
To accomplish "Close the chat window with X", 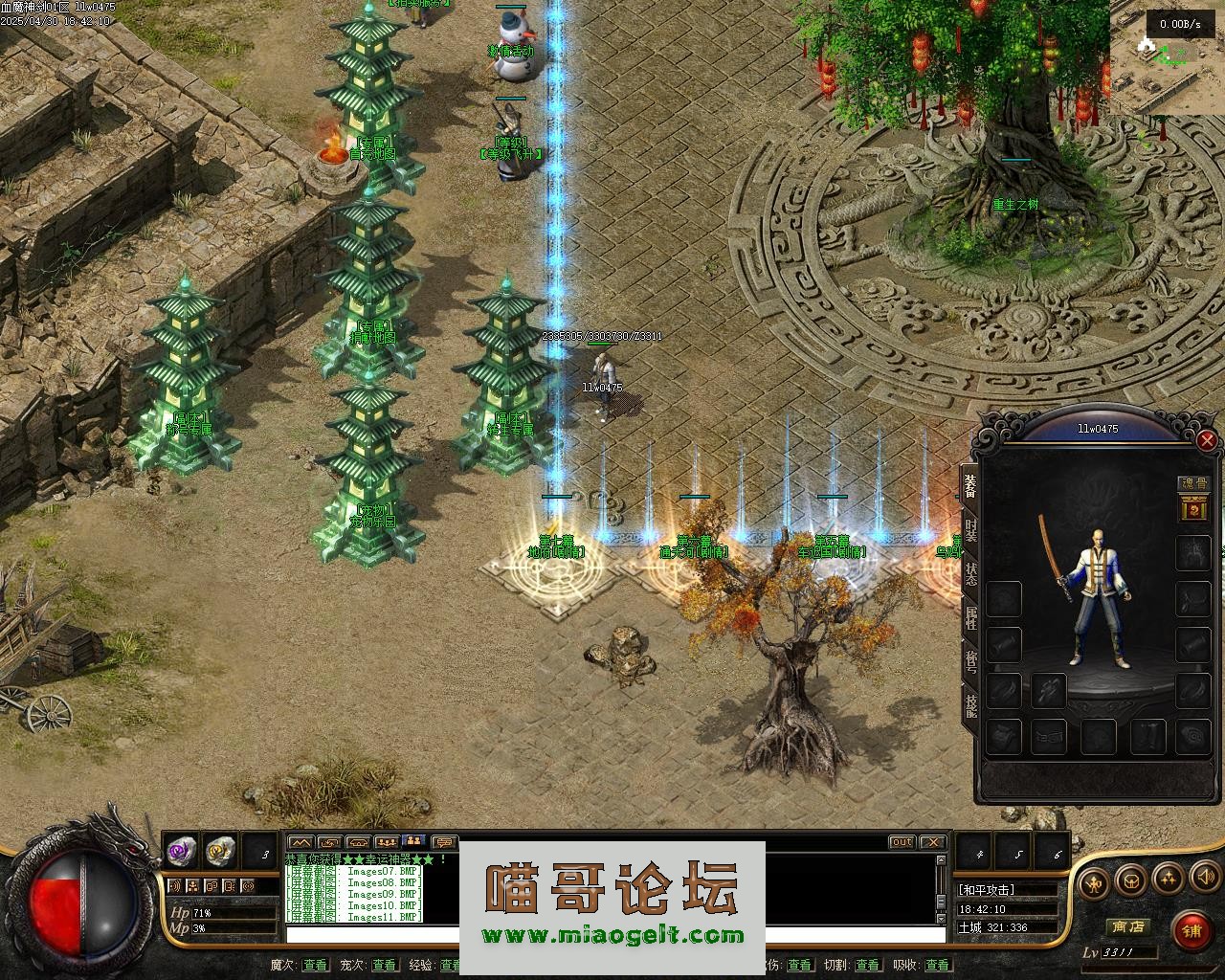I will pyautogui.click(x=932, y=842).
